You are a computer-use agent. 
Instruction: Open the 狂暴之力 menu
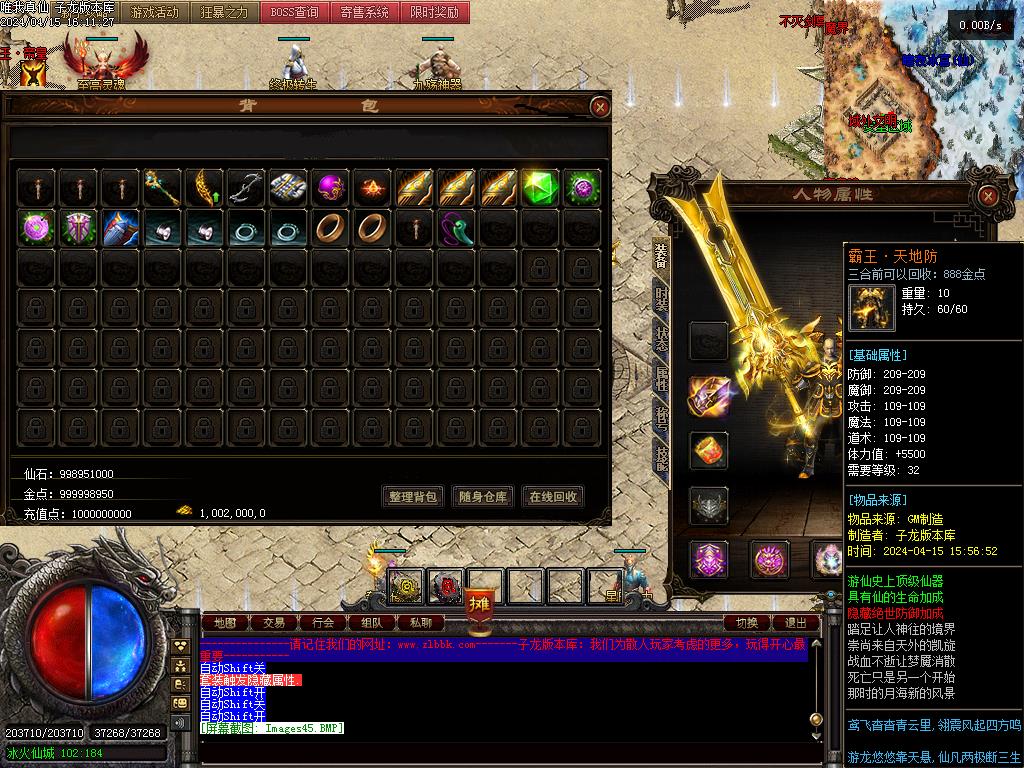[x=225, y=13]
